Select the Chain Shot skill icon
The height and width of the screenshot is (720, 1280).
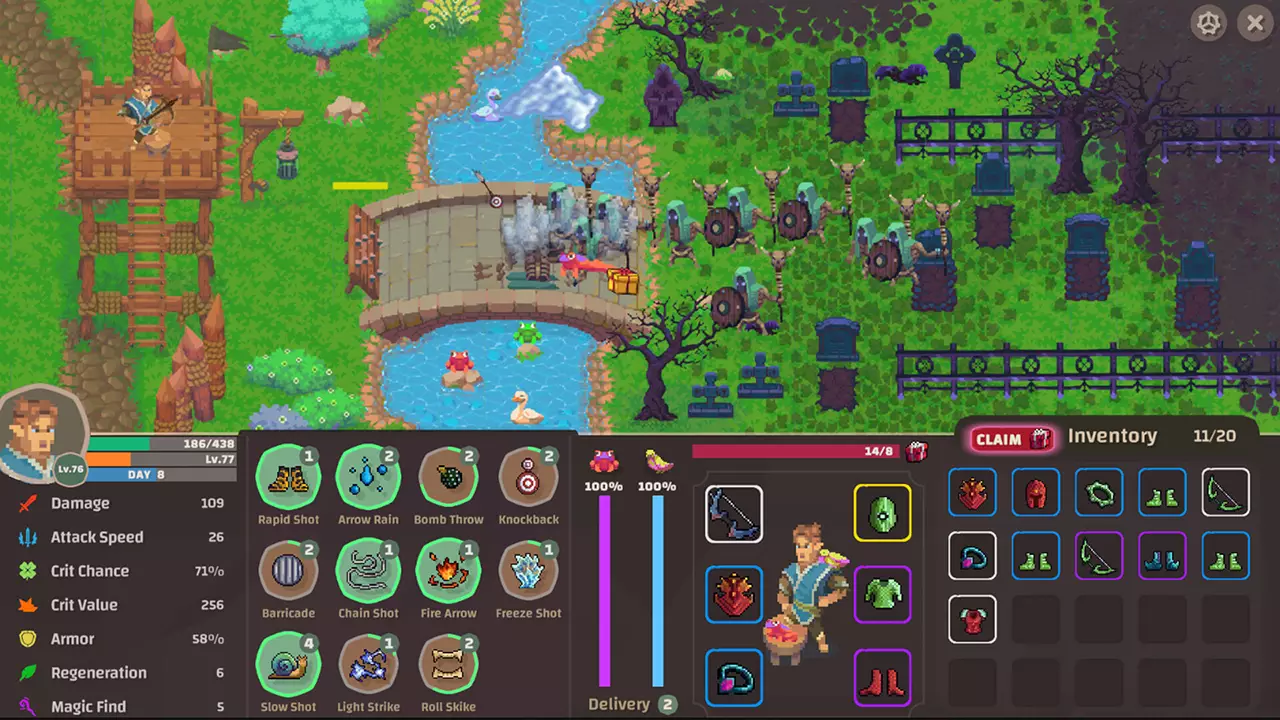(368, 571)
